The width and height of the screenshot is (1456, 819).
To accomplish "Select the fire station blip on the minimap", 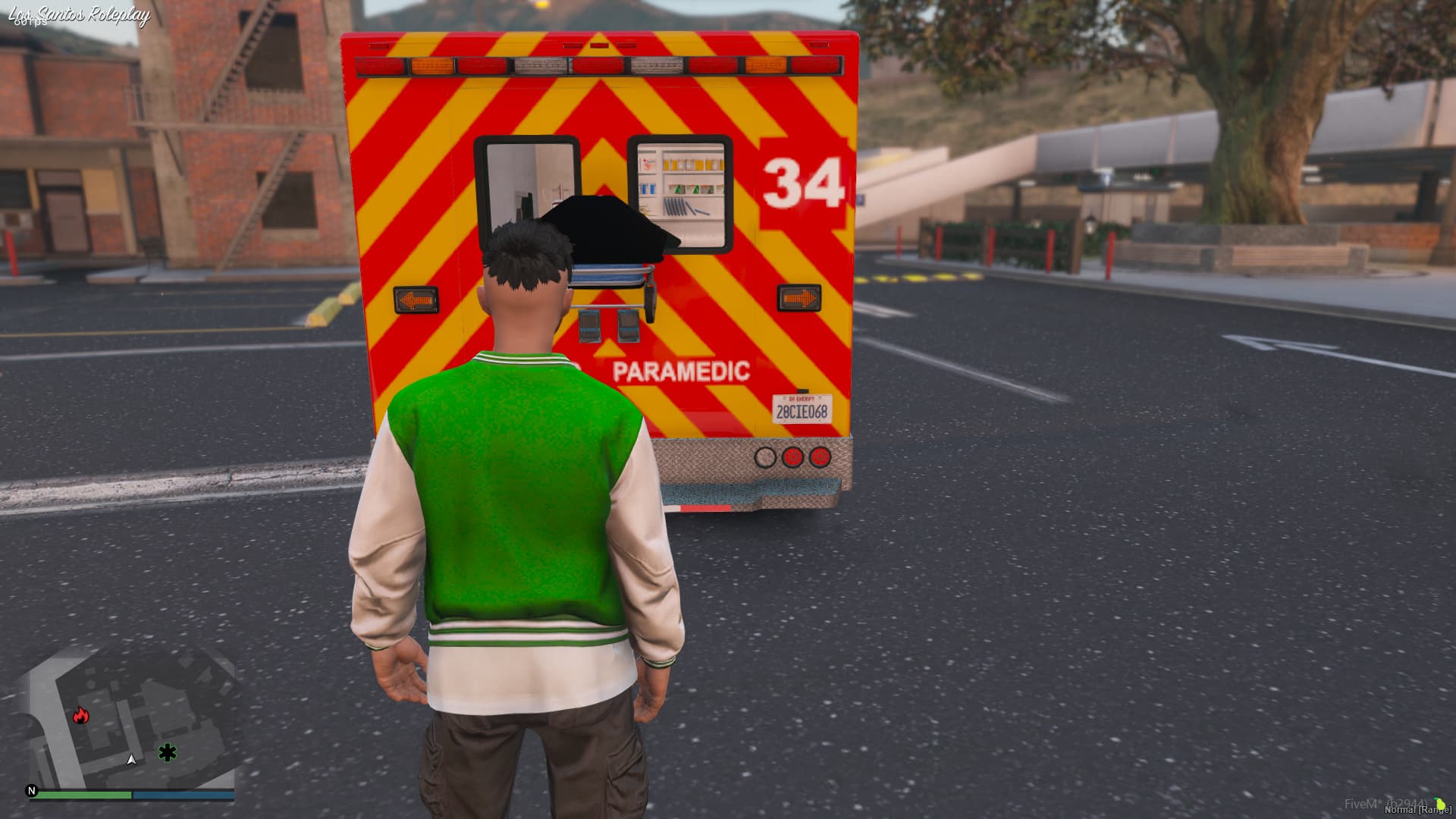I will point(80,716).
